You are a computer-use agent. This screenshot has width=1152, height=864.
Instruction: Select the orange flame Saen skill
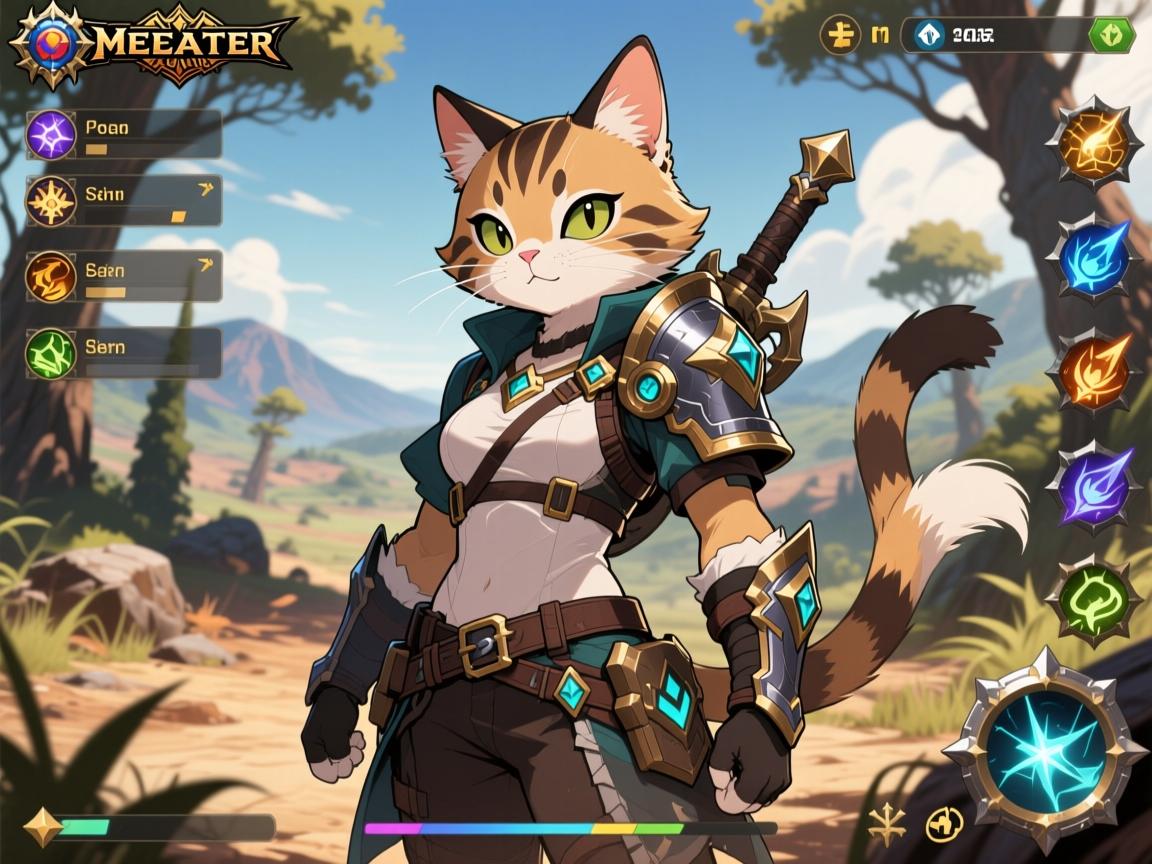(51, 276)
